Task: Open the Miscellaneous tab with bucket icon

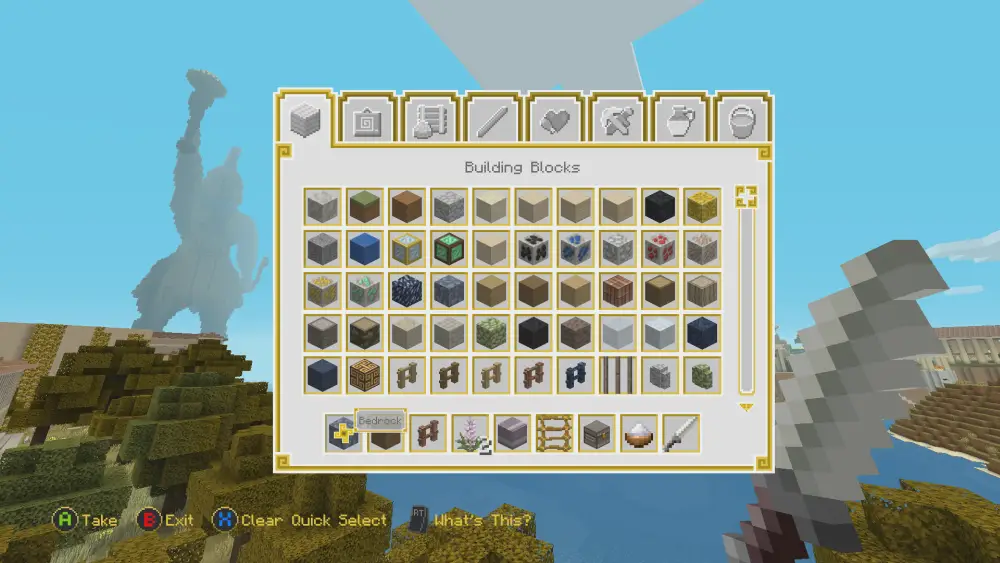Action: point(741,121)
